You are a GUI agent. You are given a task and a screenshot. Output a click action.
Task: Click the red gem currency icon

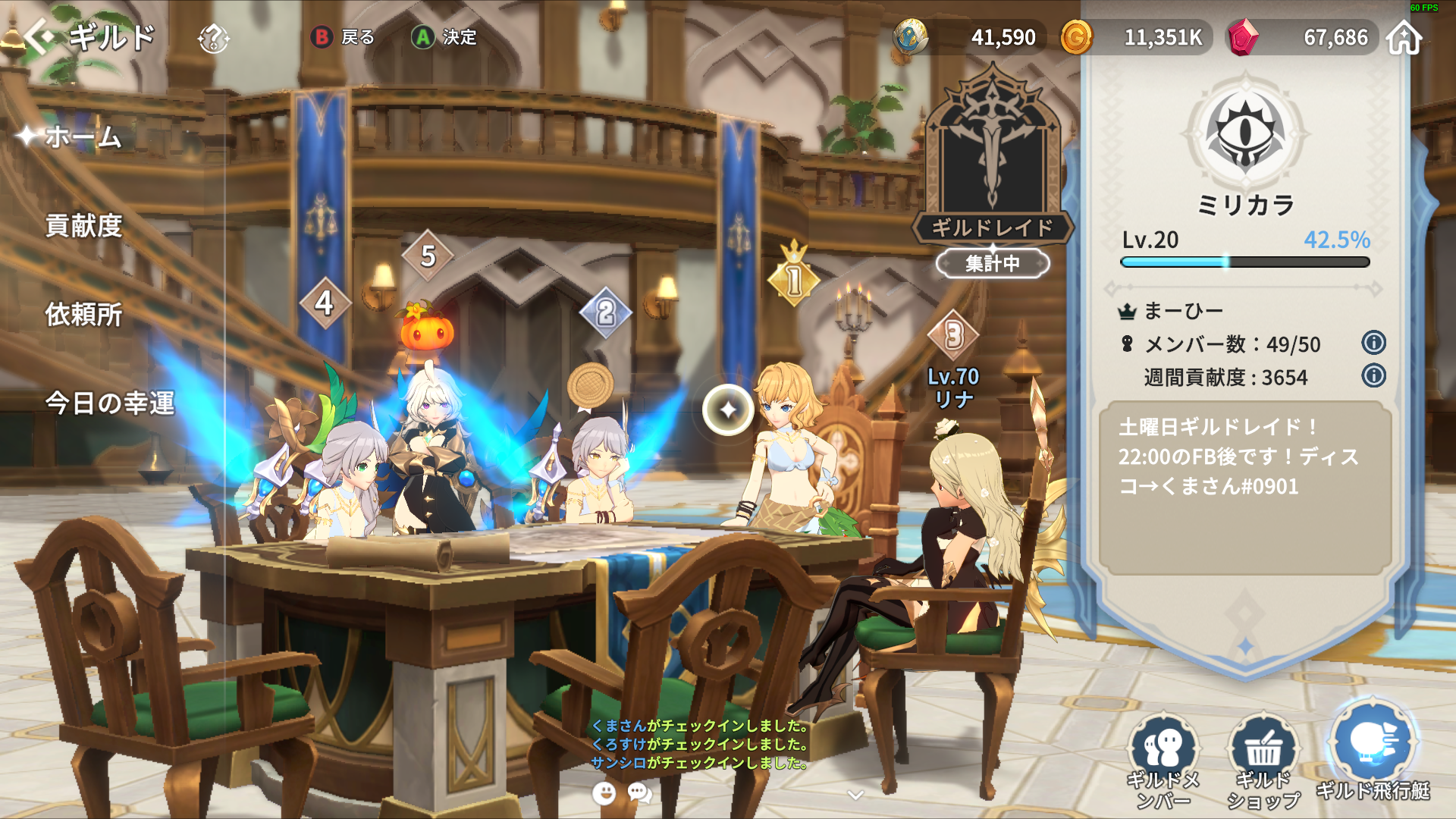[x=1242, y=37]
